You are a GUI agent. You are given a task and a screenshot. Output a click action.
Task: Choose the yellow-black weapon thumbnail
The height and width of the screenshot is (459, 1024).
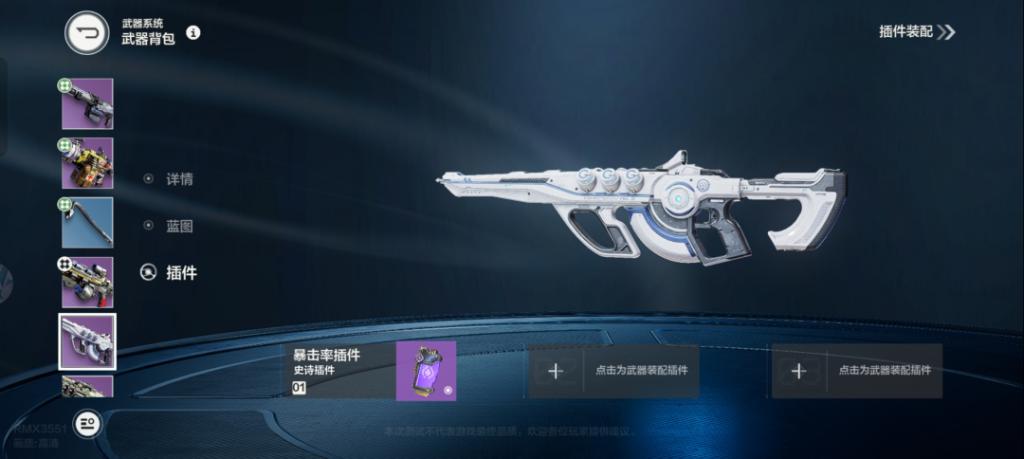[87, 163]
